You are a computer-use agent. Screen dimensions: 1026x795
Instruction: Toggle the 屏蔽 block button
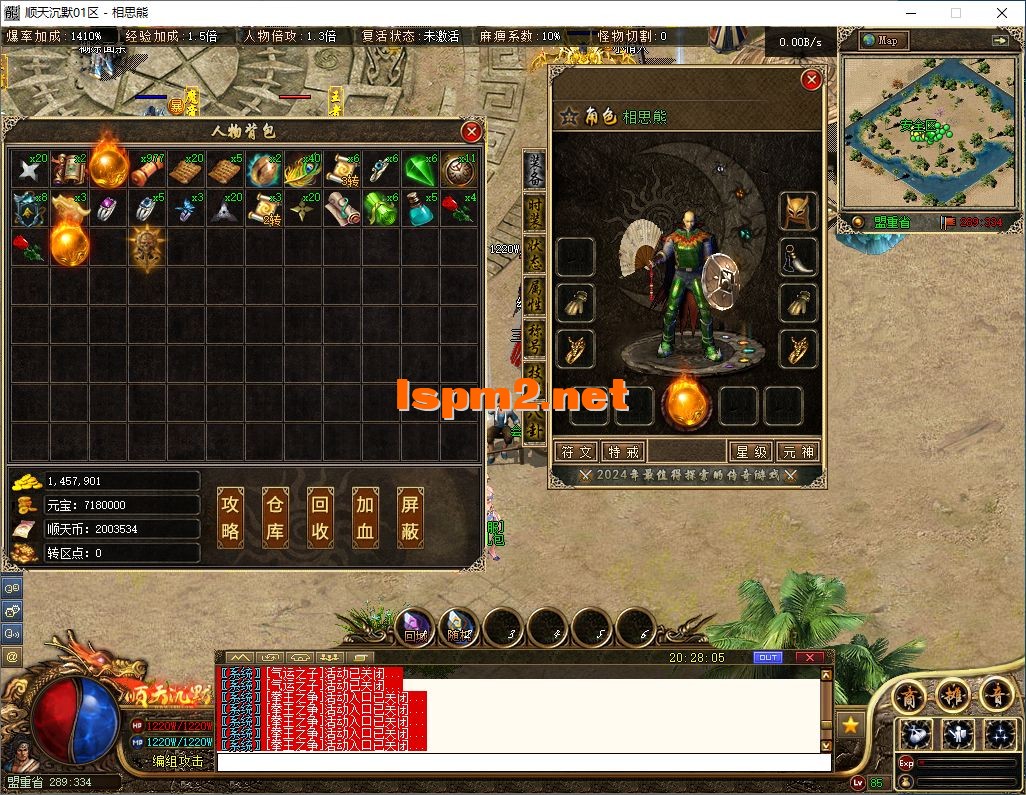(x=410, y=518)
